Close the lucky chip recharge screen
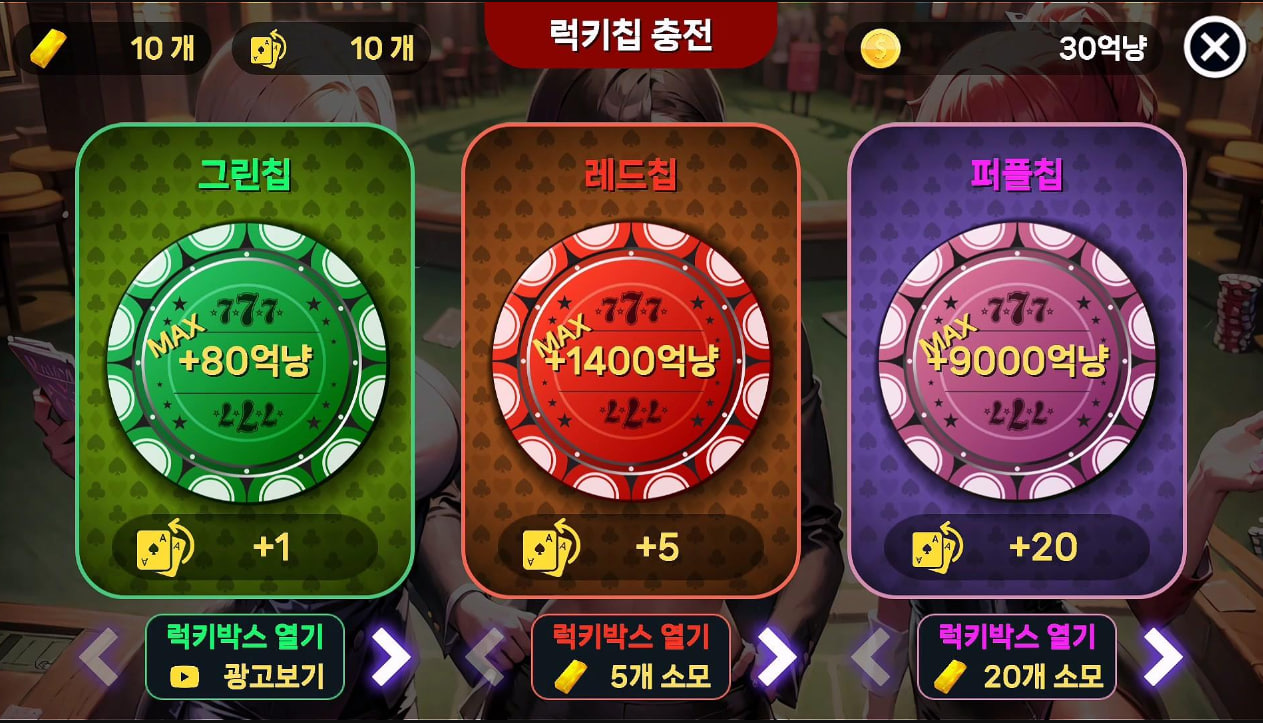The image size is (1263, 723). 1214,48
